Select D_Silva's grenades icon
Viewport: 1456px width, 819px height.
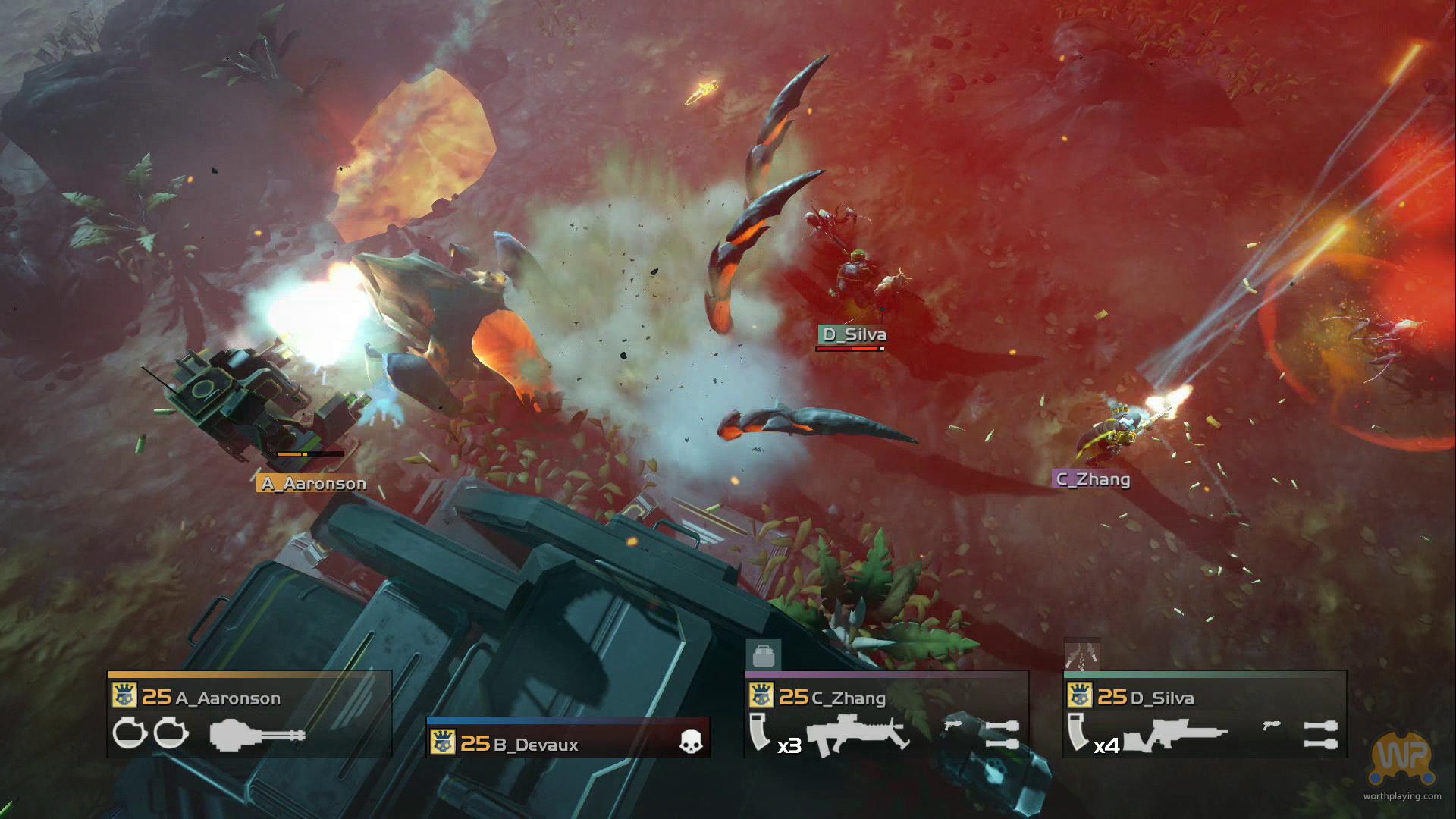click(1320, 734)
